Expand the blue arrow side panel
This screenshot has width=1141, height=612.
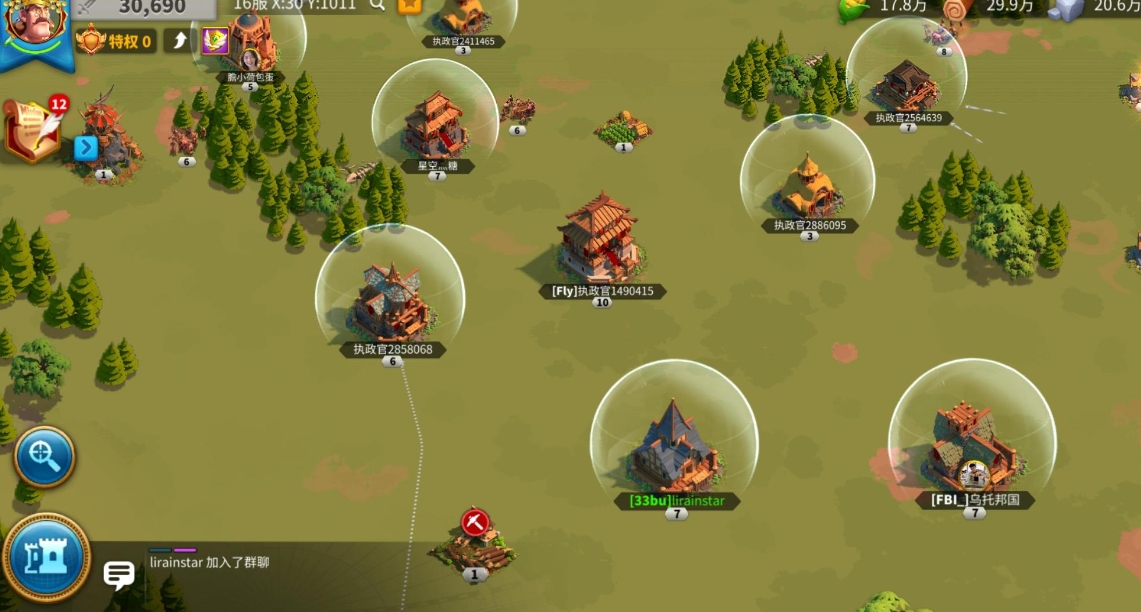[86, 148]
